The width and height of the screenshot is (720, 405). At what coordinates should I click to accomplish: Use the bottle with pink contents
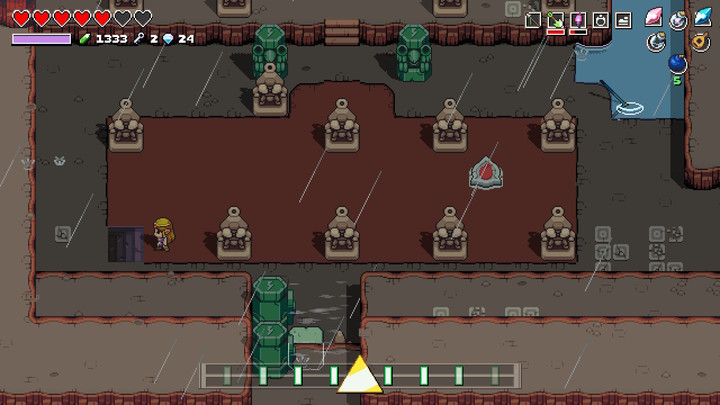679,18
